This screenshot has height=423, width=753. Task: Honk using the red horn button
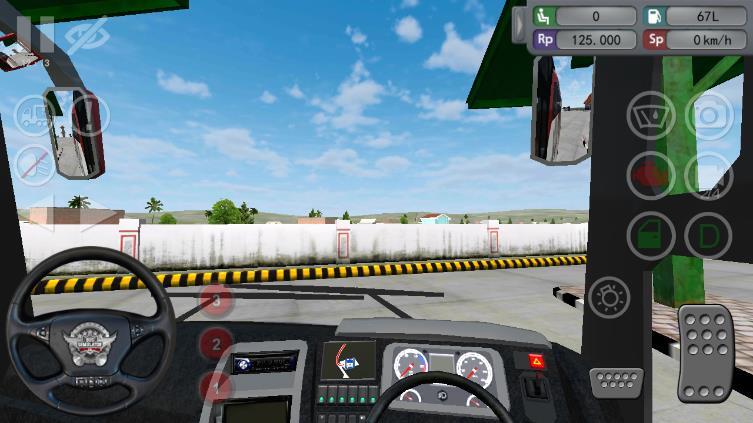click(651, 176)
